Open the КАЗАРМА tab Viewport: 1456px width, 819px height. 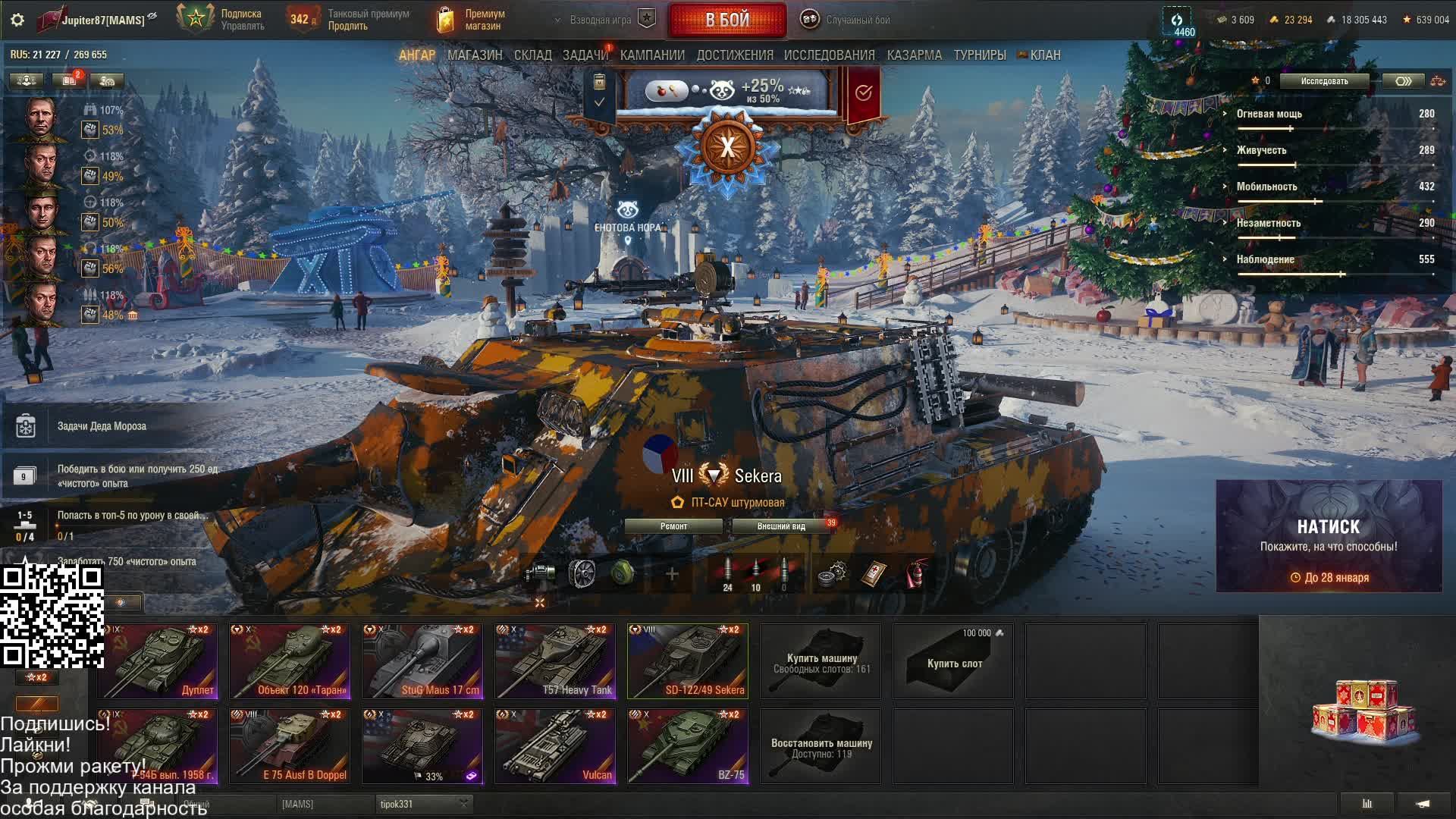[x=914, y=55]
